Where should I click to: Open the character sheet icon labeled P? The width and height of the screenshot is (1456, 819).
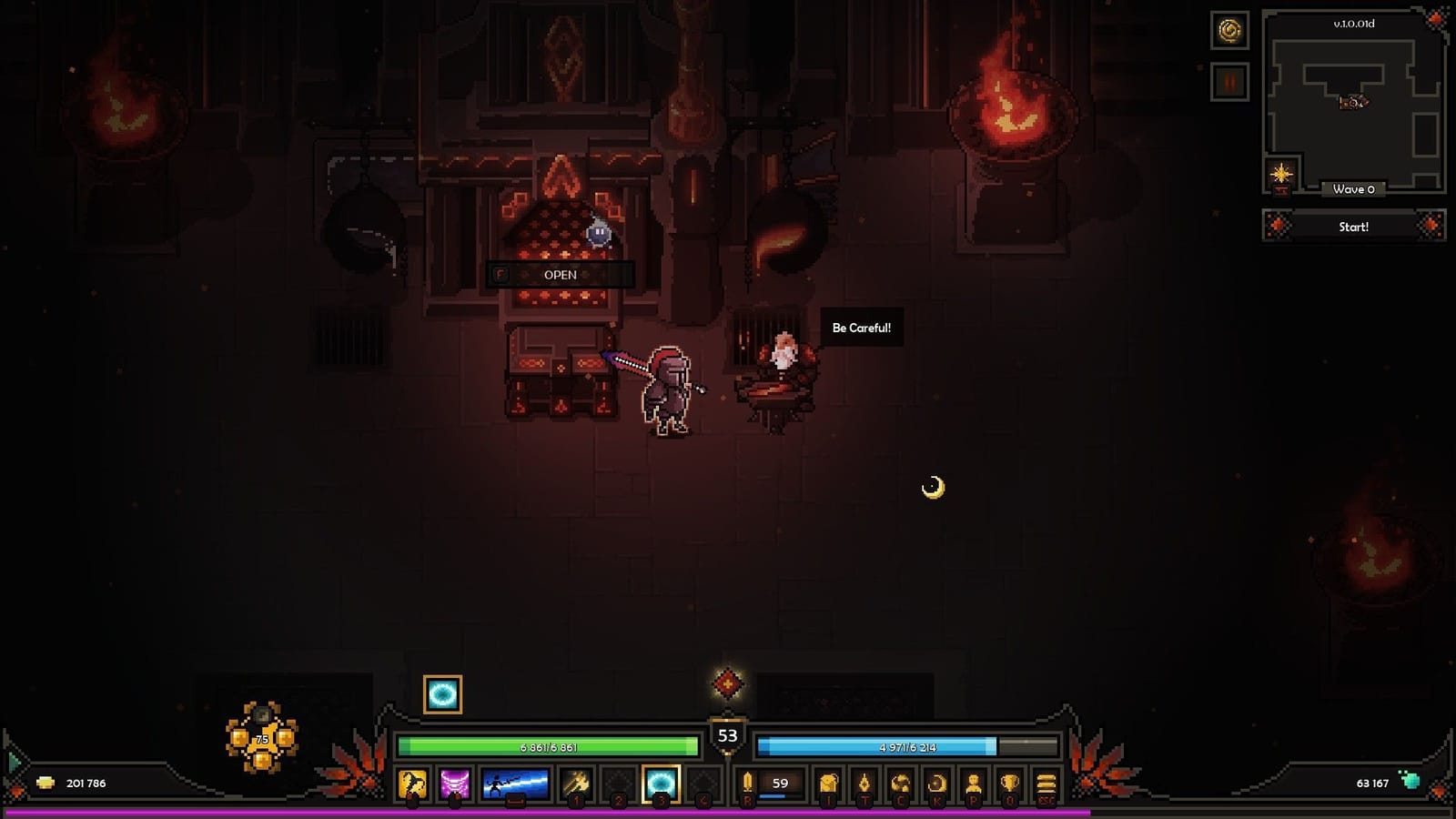tap(973, 783)
